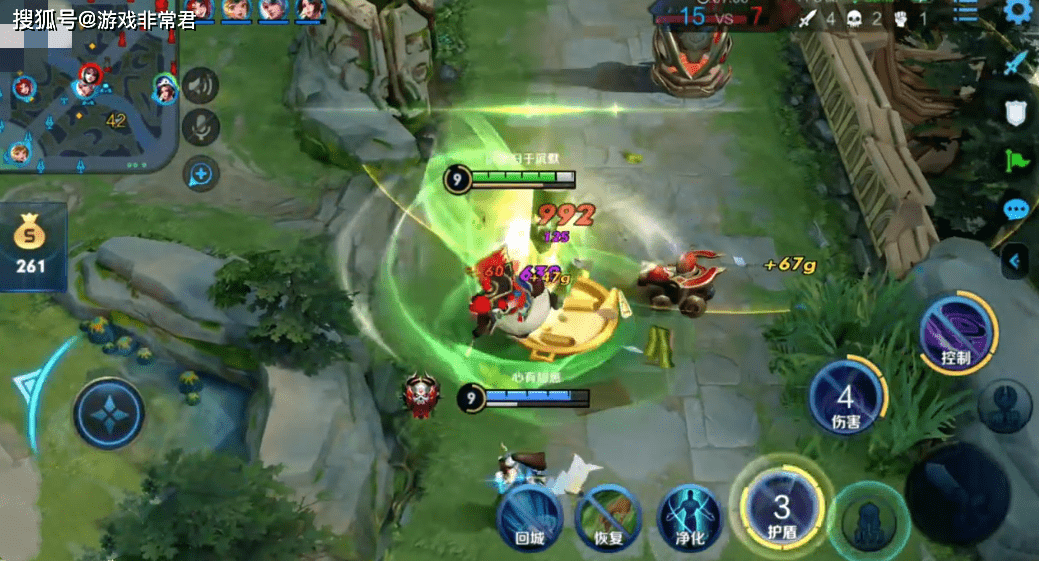Screen dimensions: 1039x561
Task: Collapse the signal panel with arrow button
Action: 1016,261
